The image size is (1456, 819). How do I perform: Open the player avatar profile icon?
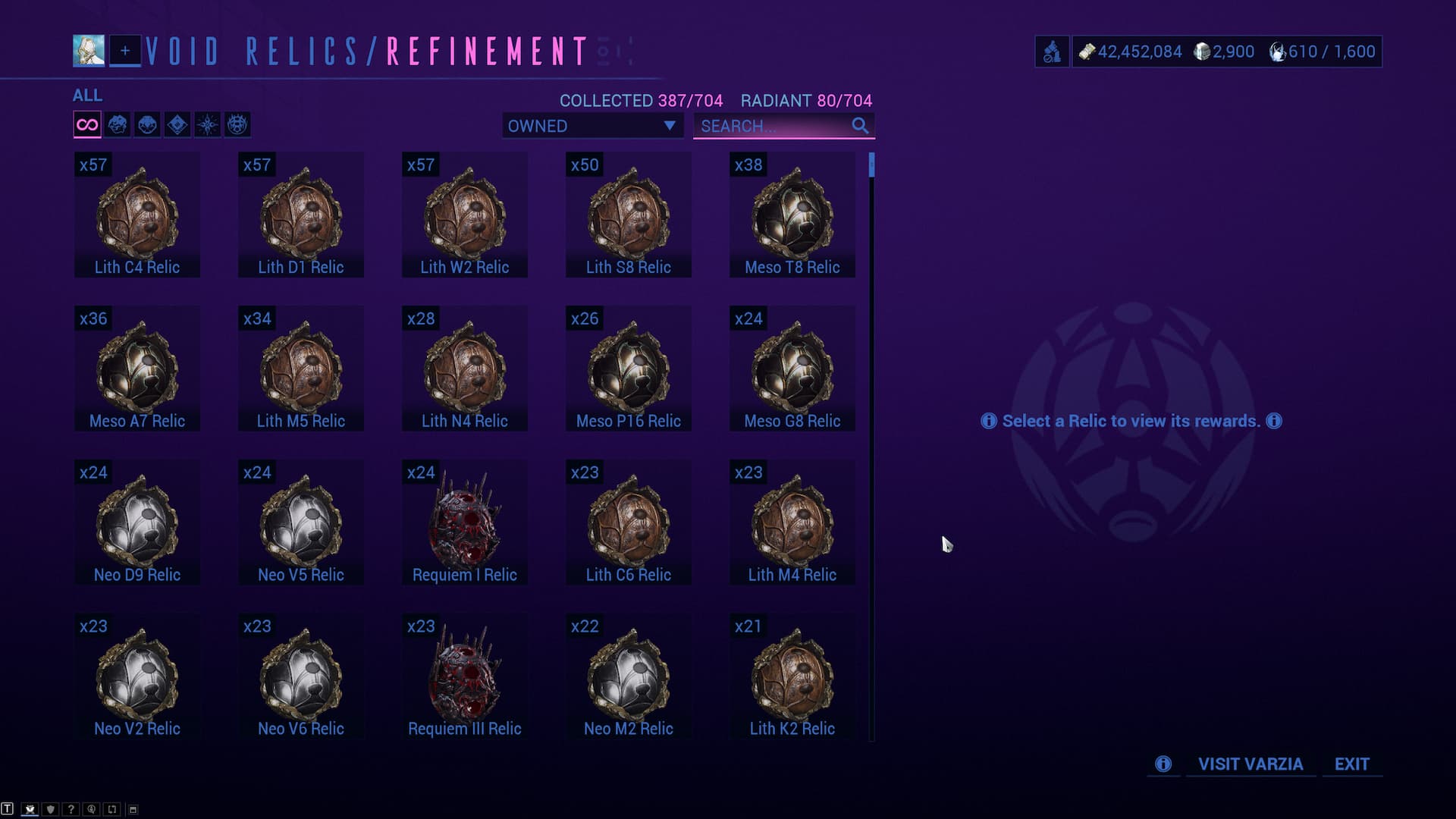89,51
